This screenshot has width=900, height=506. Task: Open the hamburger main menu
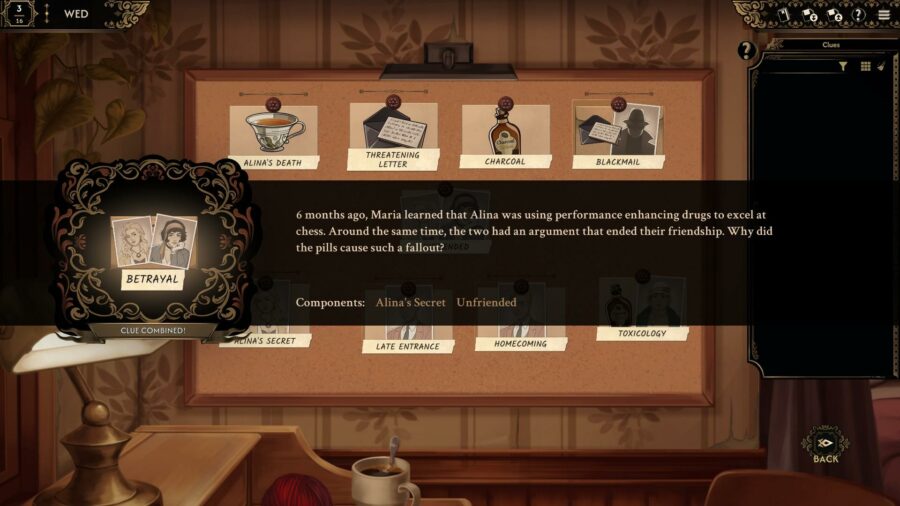(x=883, y=15)
